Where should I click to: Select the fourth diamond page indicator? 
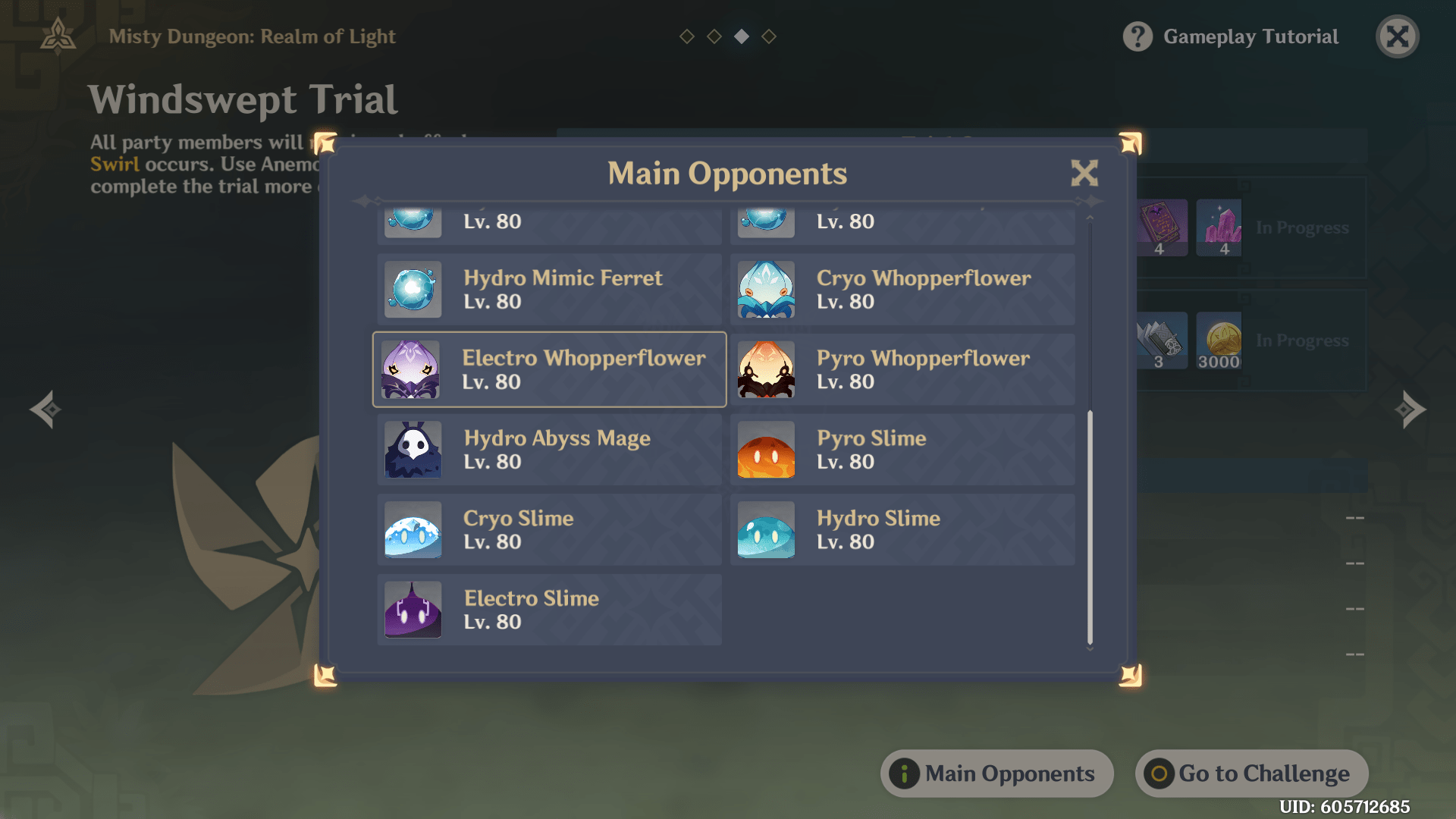pyautogui.click(x=769, y=36)
